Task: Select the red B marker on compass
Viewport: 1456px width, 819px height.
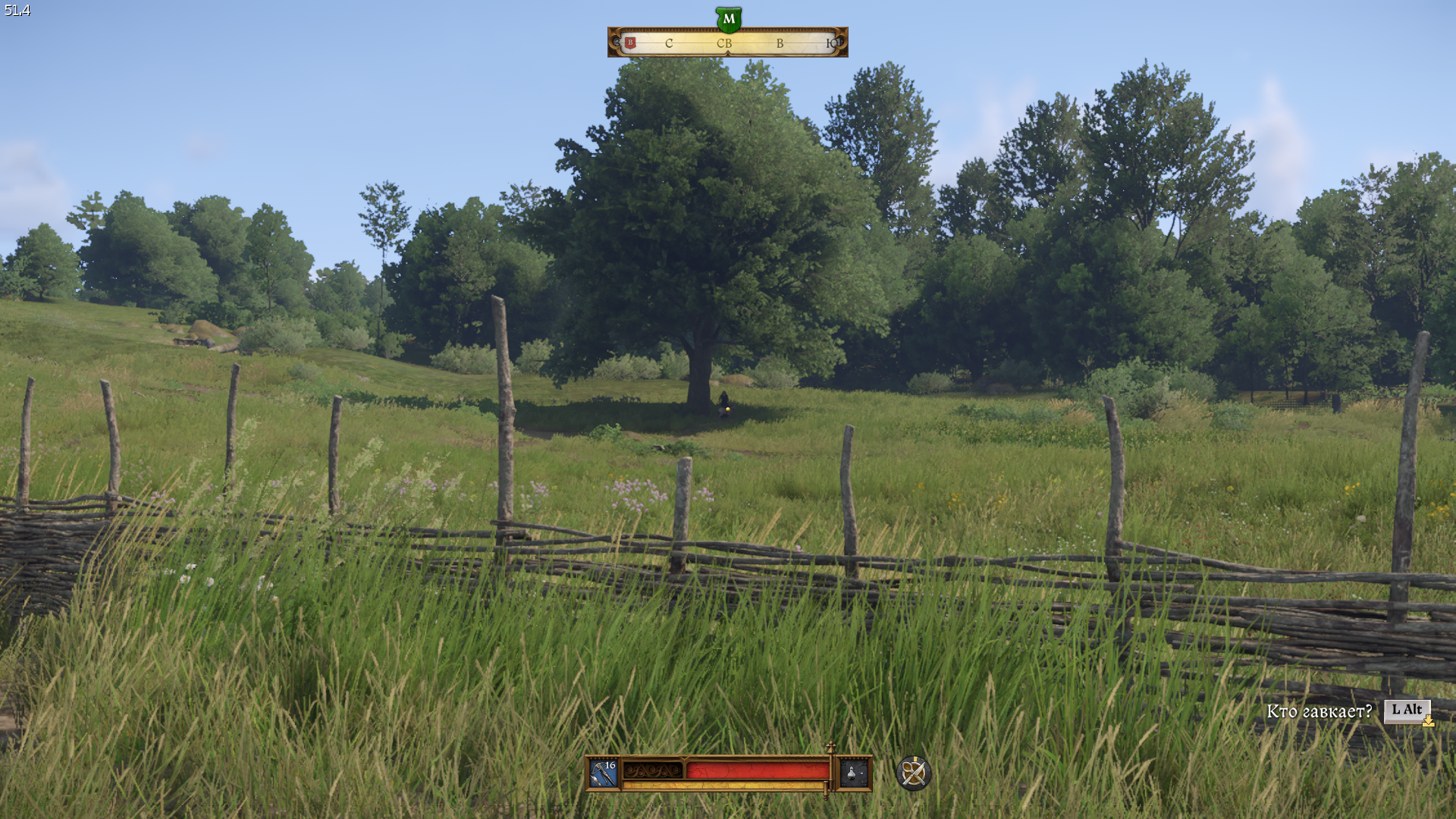Action: pos(630,43)
